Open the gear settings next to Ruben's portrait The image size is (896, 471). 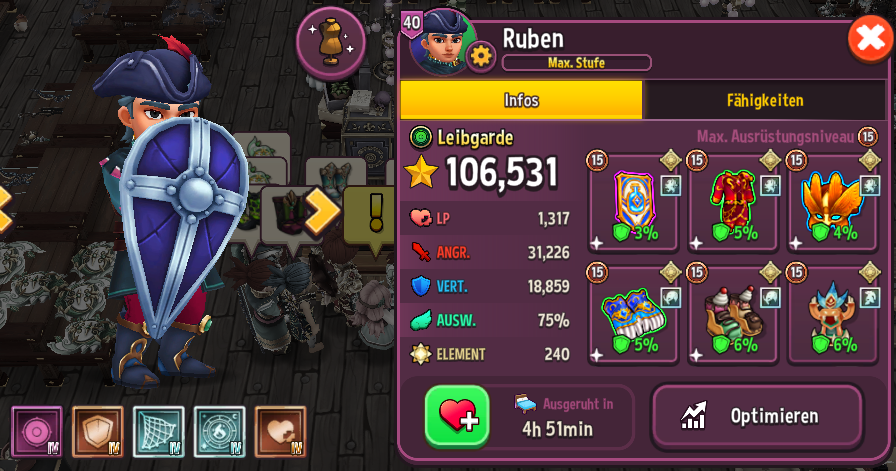coord(482,56)
